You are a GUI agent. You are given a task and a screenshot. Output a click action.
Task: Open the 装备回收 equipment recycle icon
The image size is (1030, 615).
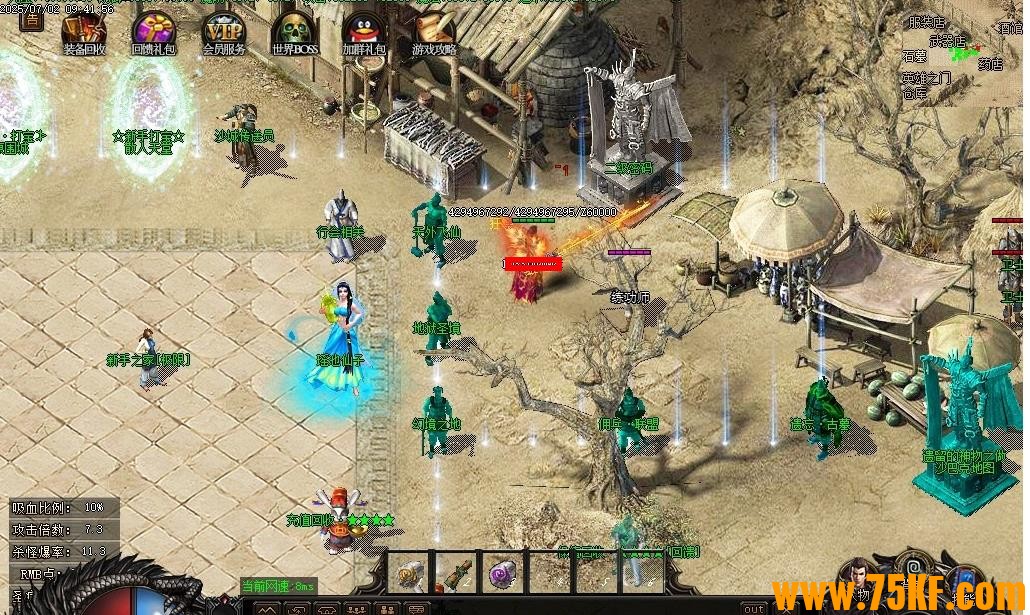pyautogui.click(x=85, y=31)
